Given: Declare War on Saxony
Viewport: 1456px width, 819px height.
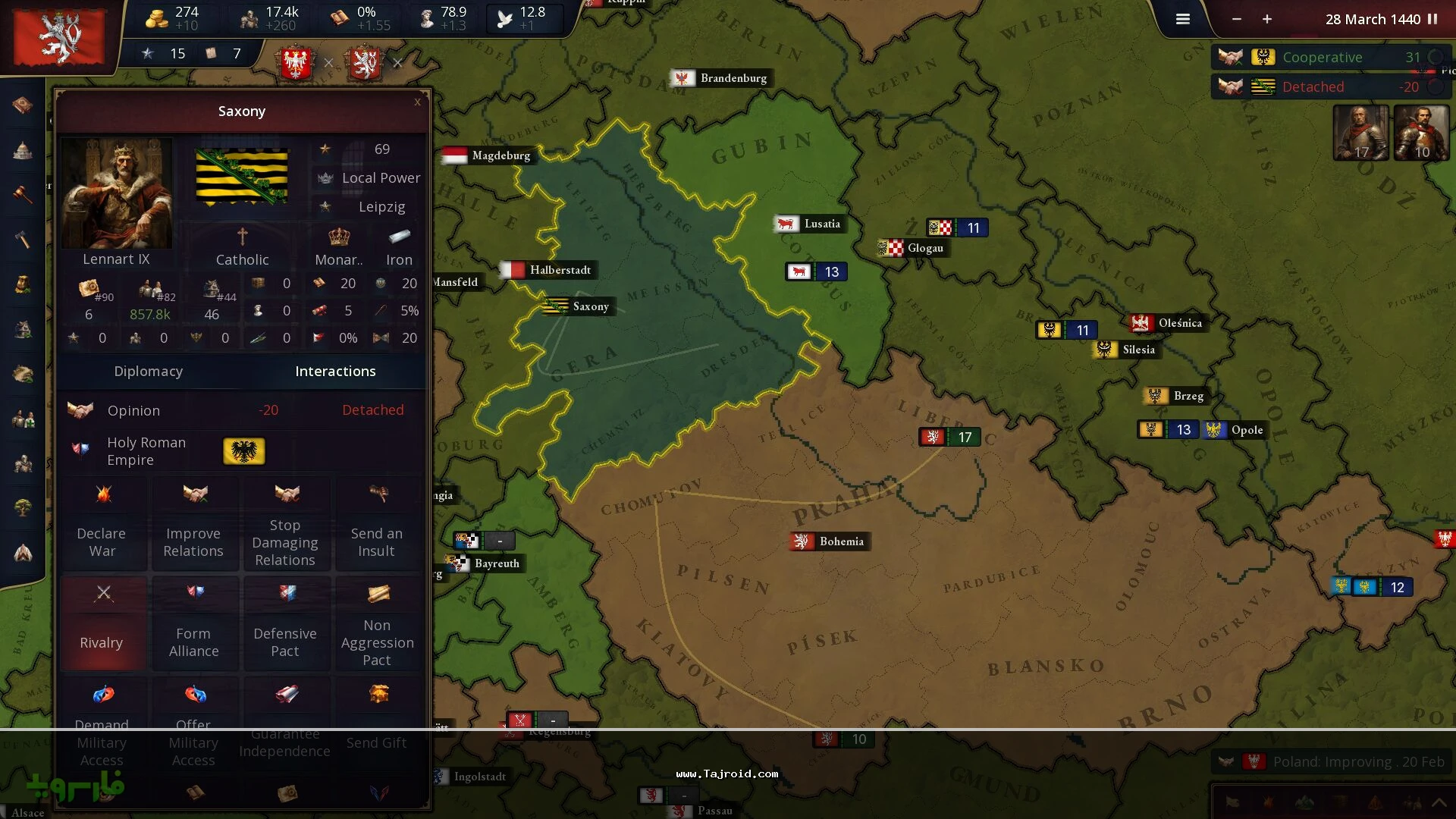Looking at the screenshot, I should pos(102,523).
